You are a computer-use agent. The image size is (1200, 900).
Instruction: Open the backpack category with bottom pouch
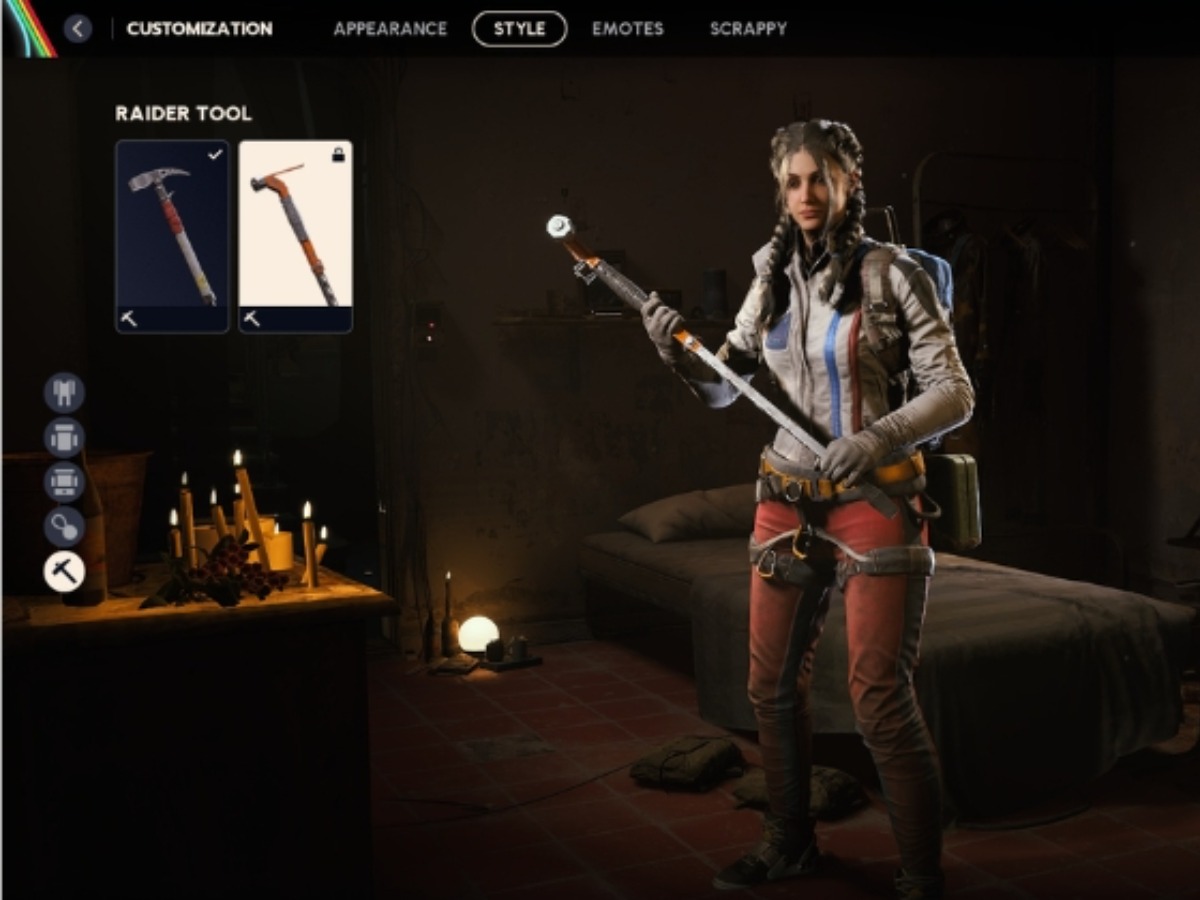(x=64, y=483)
